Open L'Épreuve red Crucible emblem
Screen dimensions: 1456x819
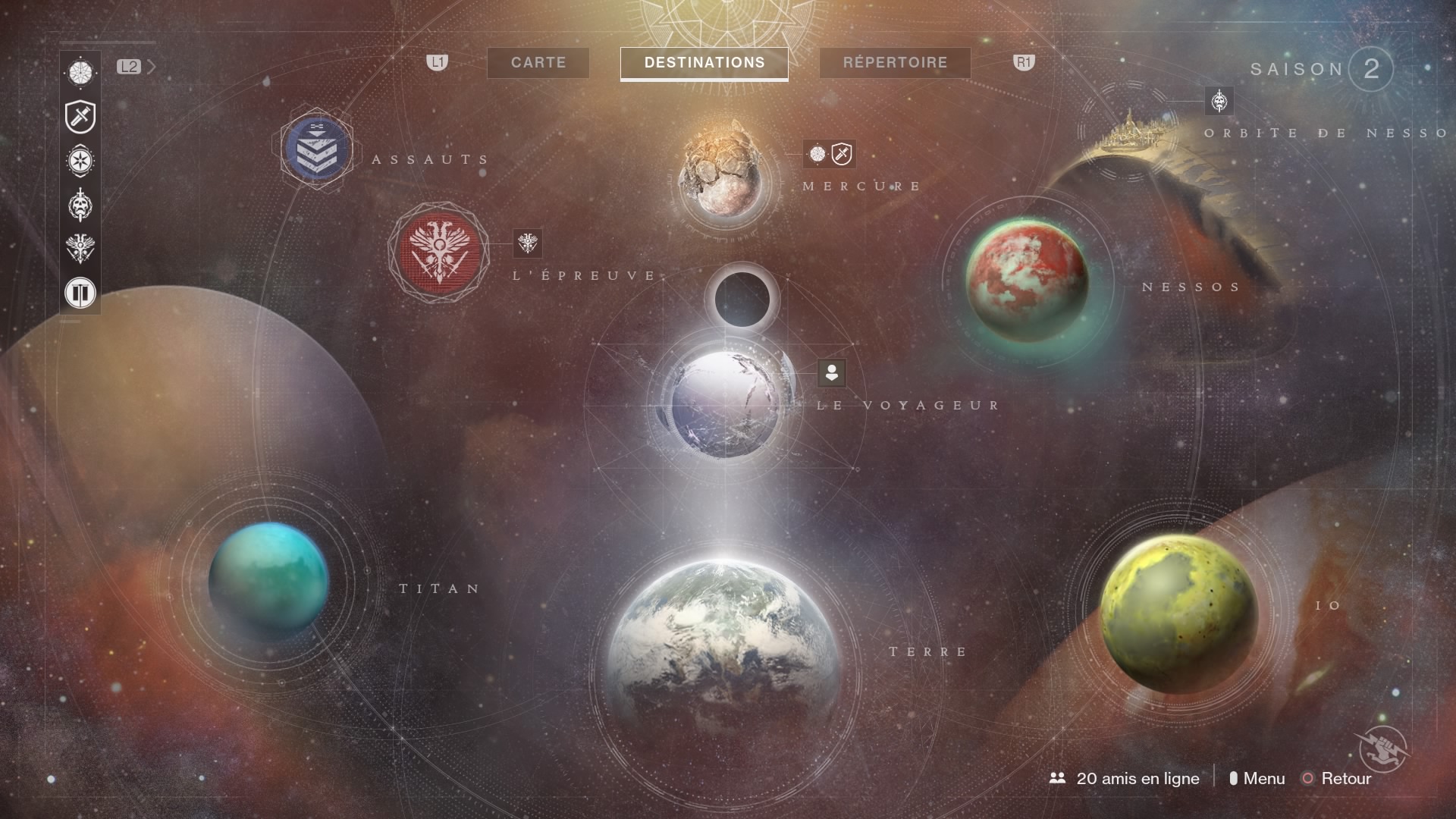pos(439,253)
